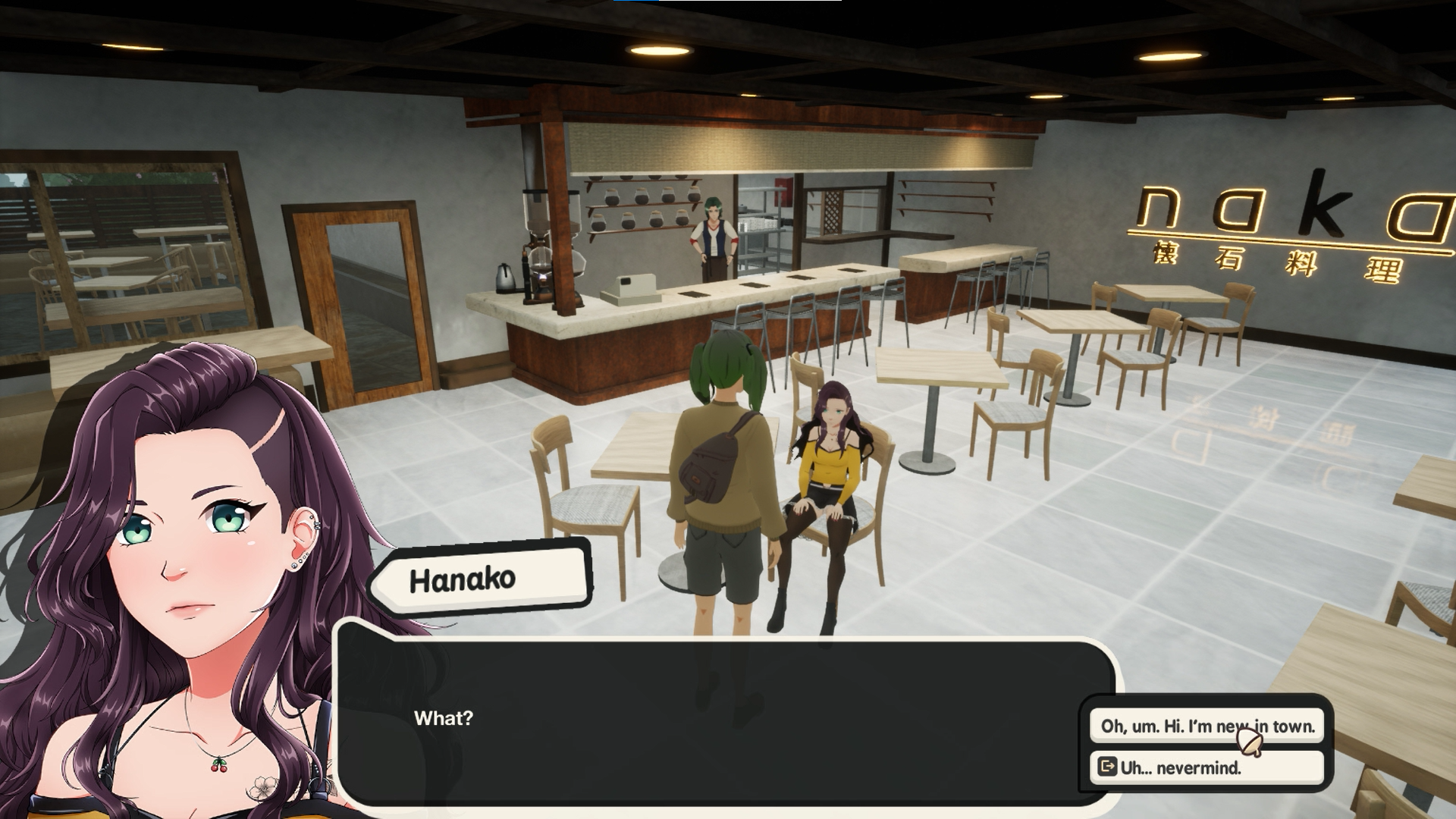Select the "Uh... nevermind." exit option
This screenshot has height=819, width=1456.
pos(1207,767)
